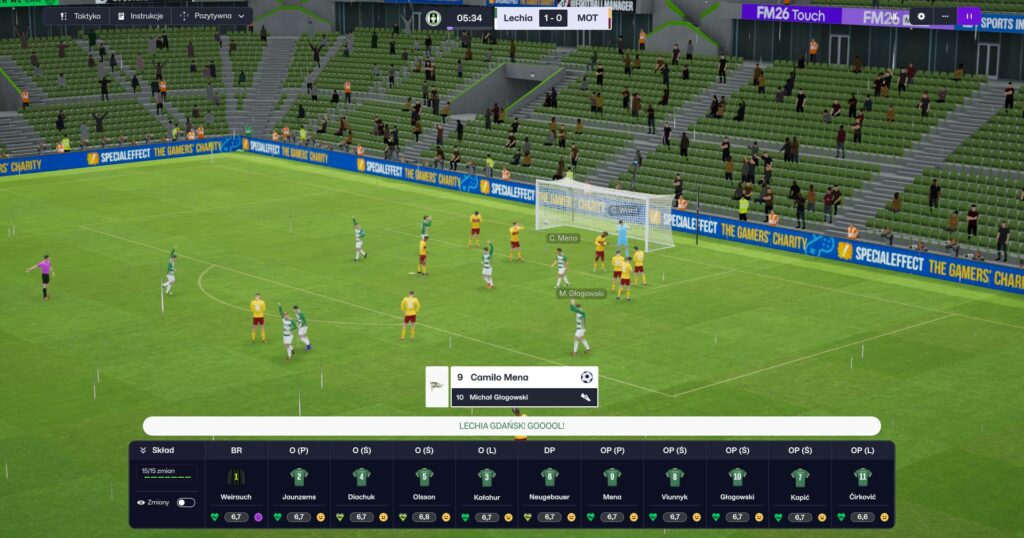The width and height of the screenshot is (1024, 538).
Task: Select Kałahur player card
Action: [x=486, y=485]
